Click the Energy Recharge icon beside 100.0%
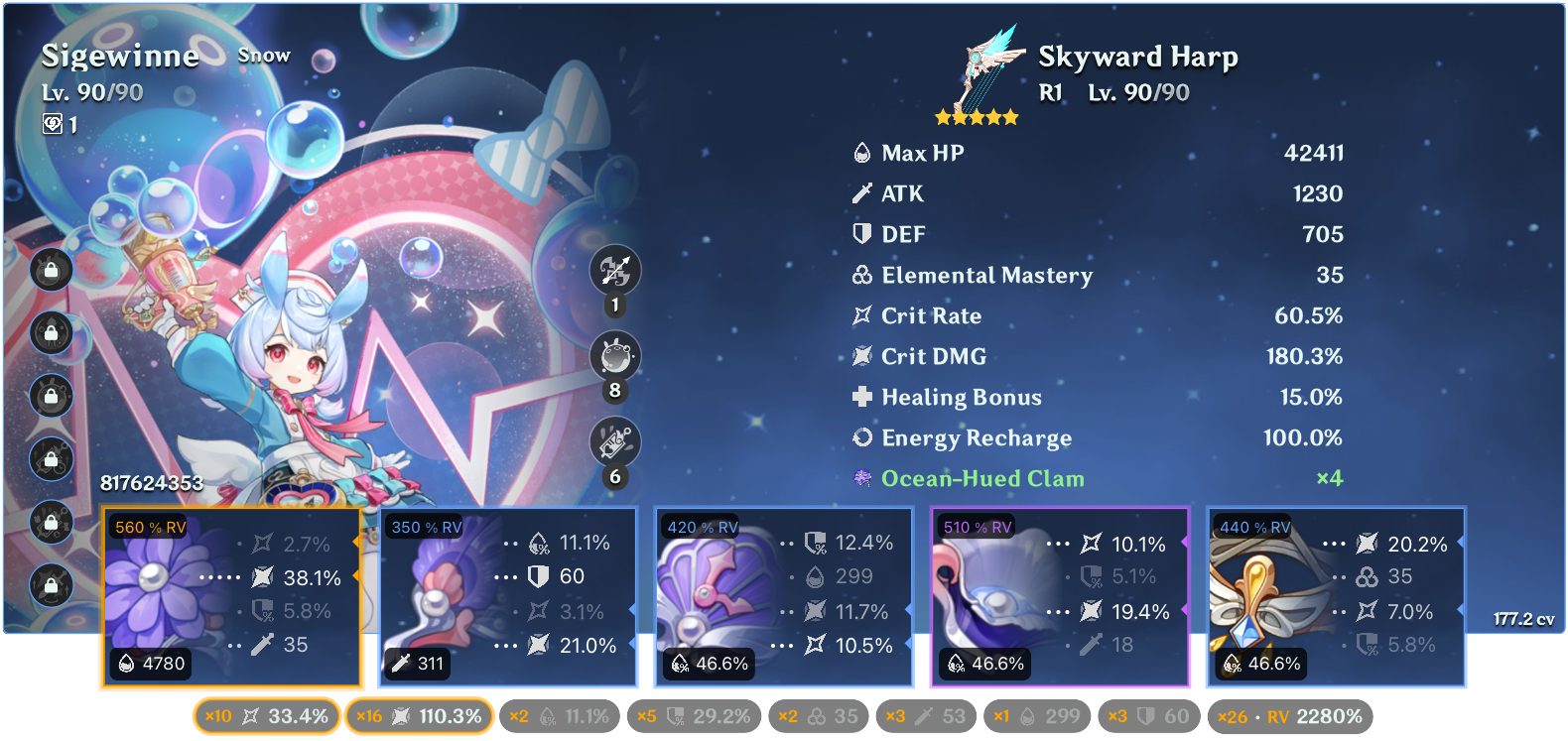1568x741 pixels. (861, 437)
